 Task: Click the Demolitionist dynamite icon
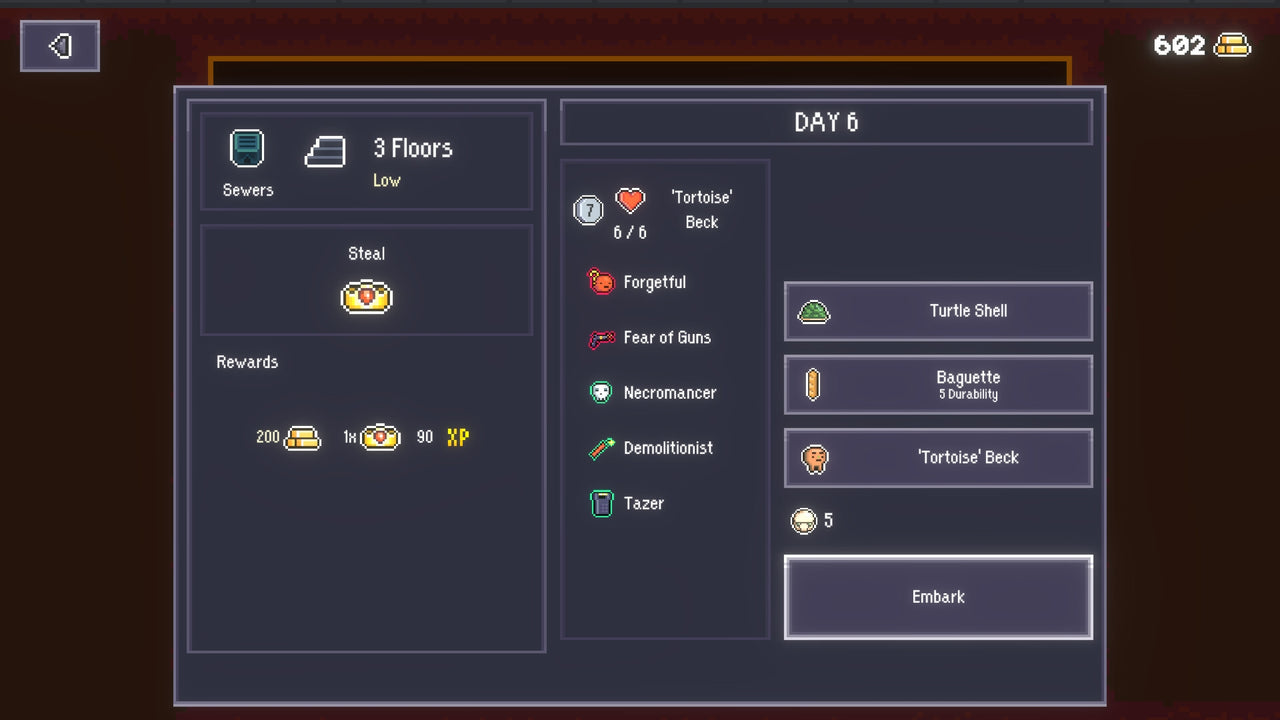tap(601, 448)
